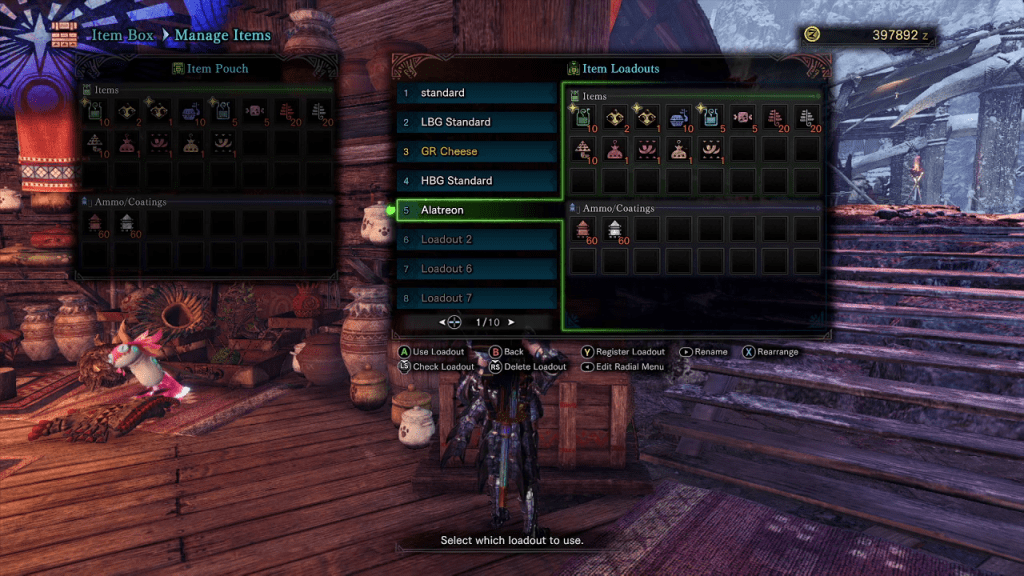The height and width of the screenshot is (576, 1024).
Task: Select the "standard" loadout entry
Action: point(476,93)
